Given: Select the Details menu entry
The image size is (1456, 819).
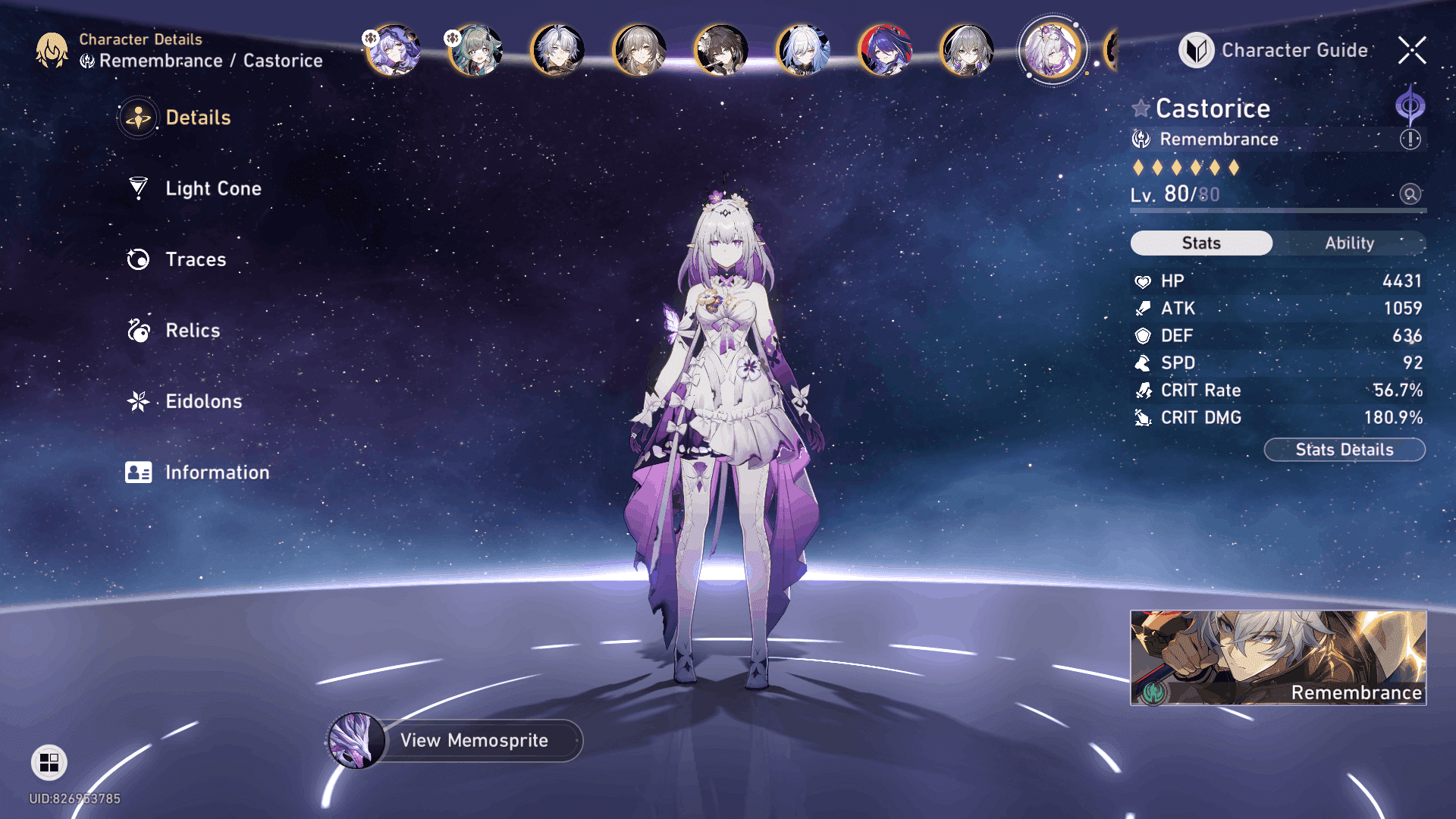Looking at the screenshot, I should 197,118.
